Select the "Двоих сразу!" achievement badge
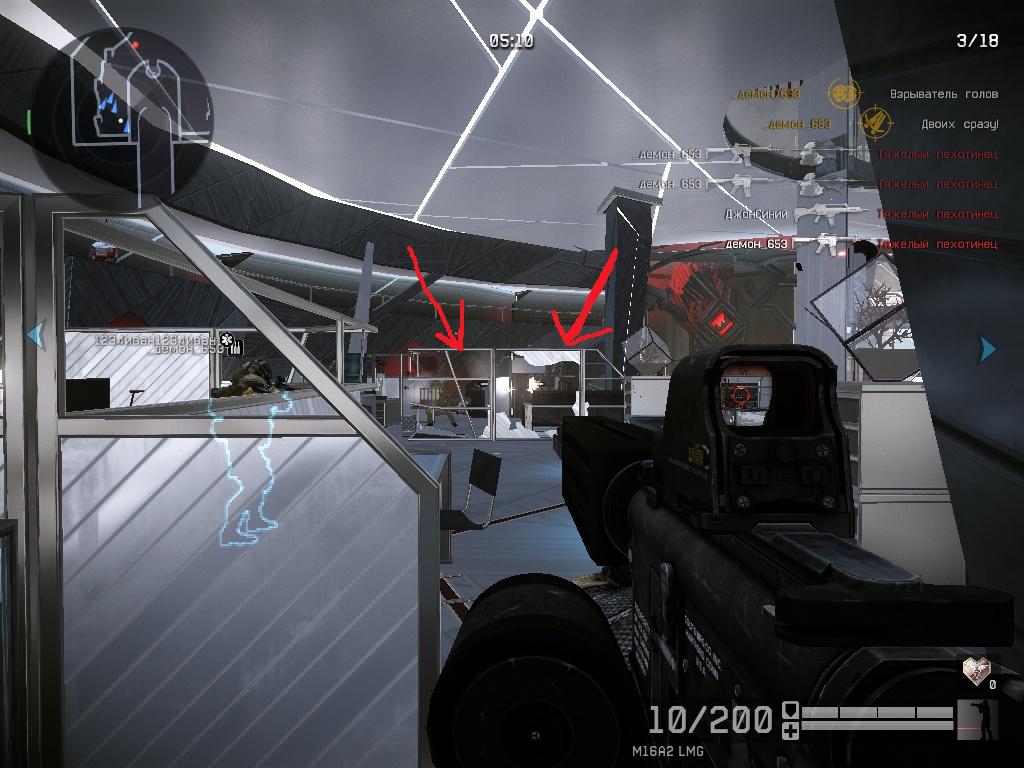Viewport: 1024px width, 768px height. click(876, 124)
